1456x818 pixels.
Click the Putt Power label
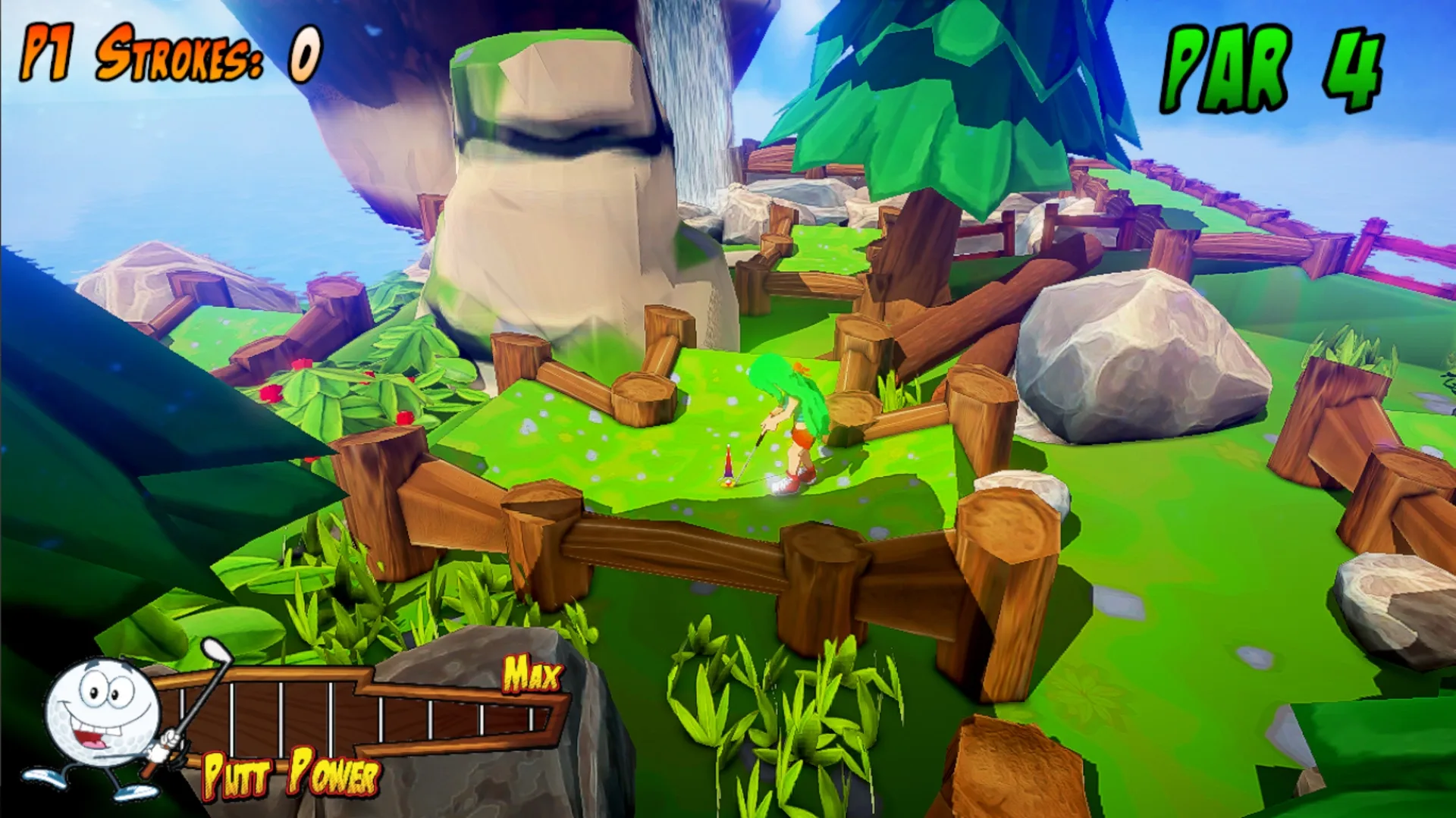(x=292, y=773)
